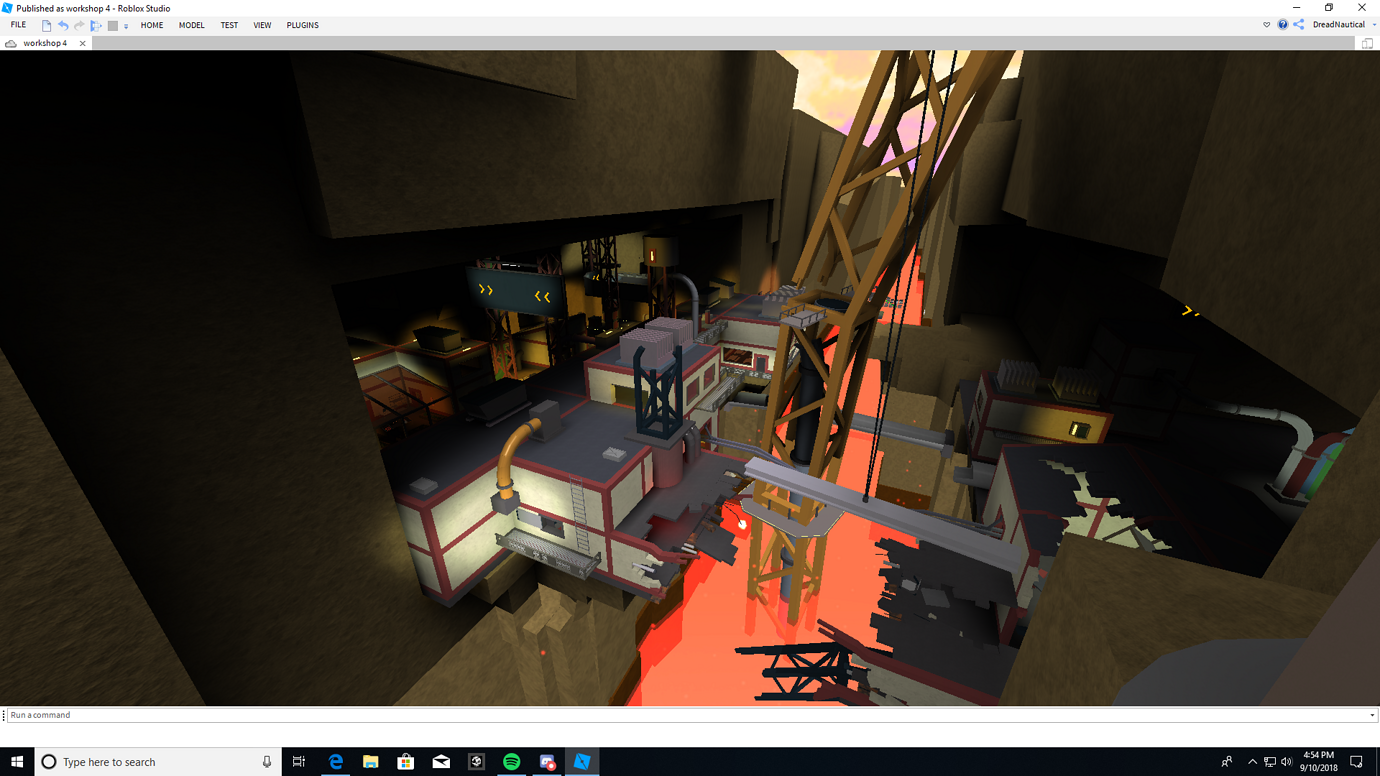
Task: Open Roblox Studio help via the question mark icon
Action: 1283,24
